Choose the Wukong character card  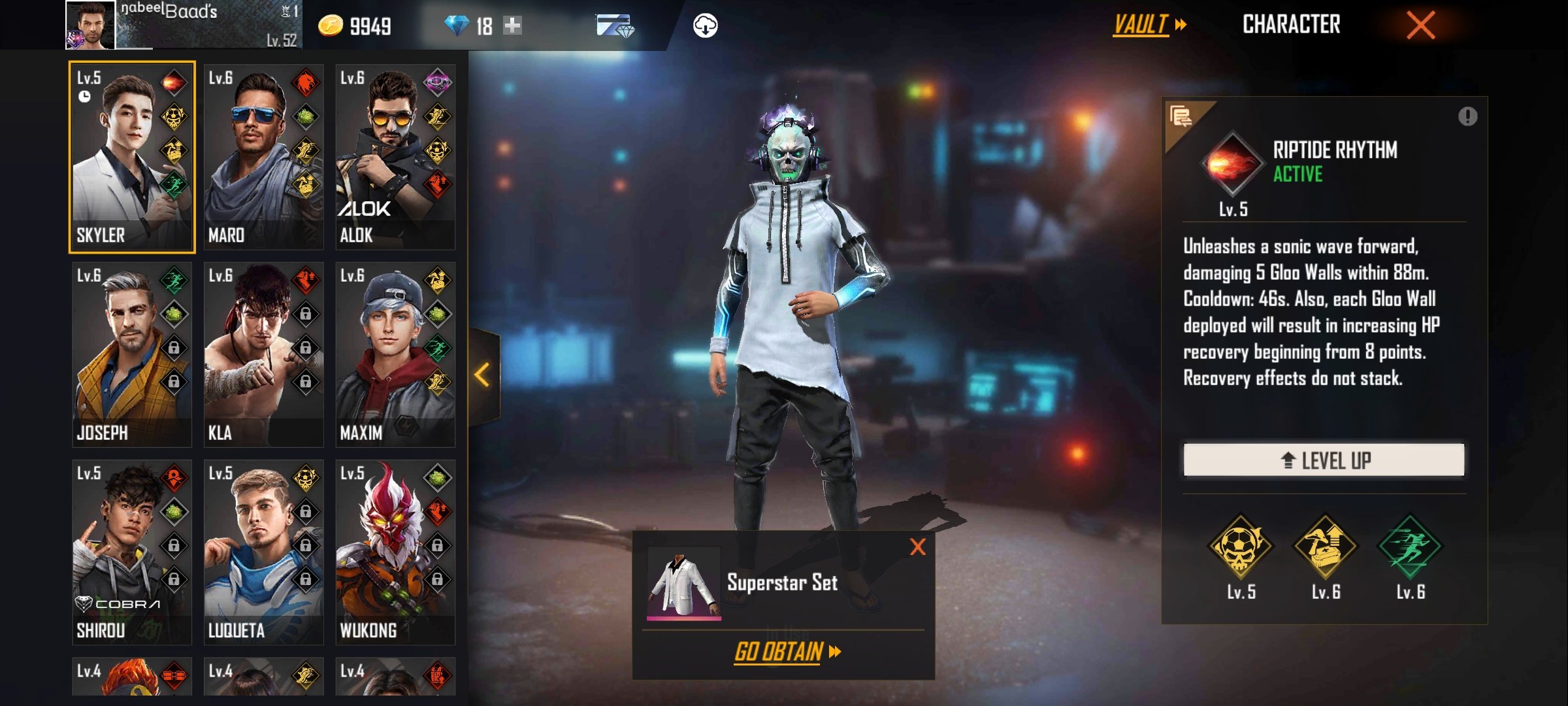point(395,552)
